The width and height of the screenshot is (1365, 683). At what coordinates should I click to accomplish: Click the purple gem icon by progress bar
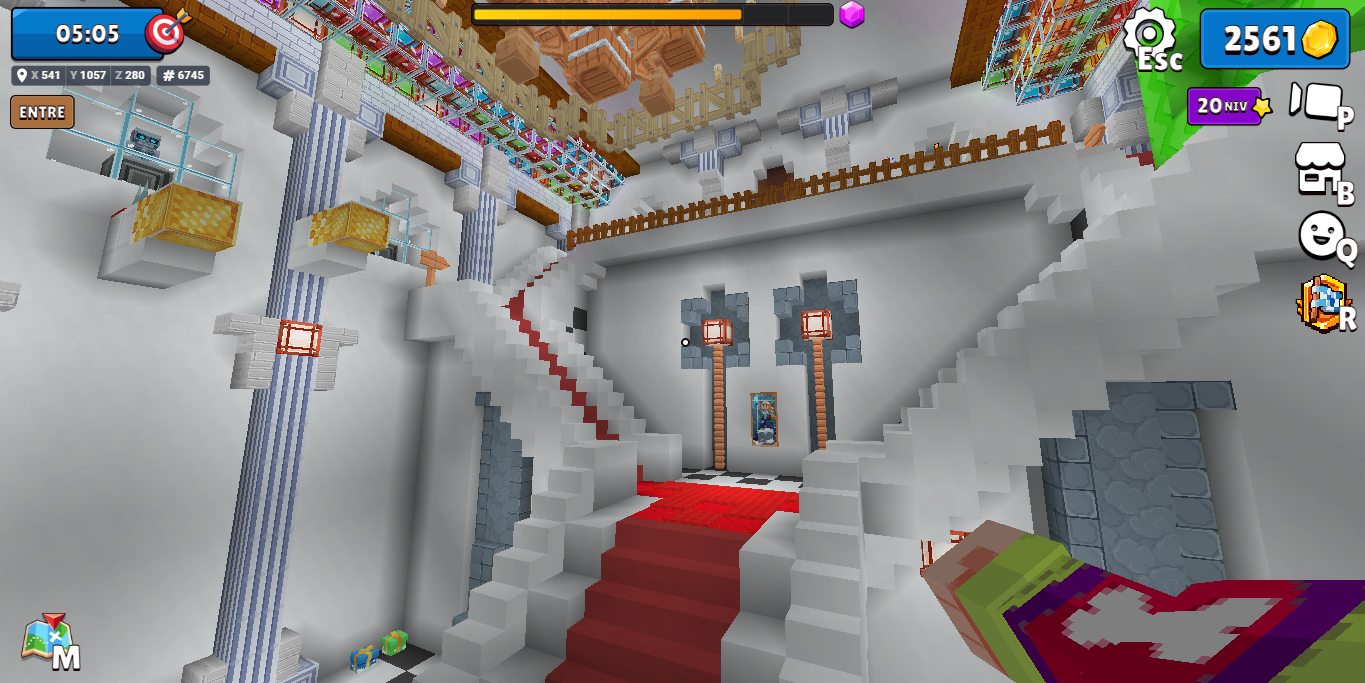852,14
